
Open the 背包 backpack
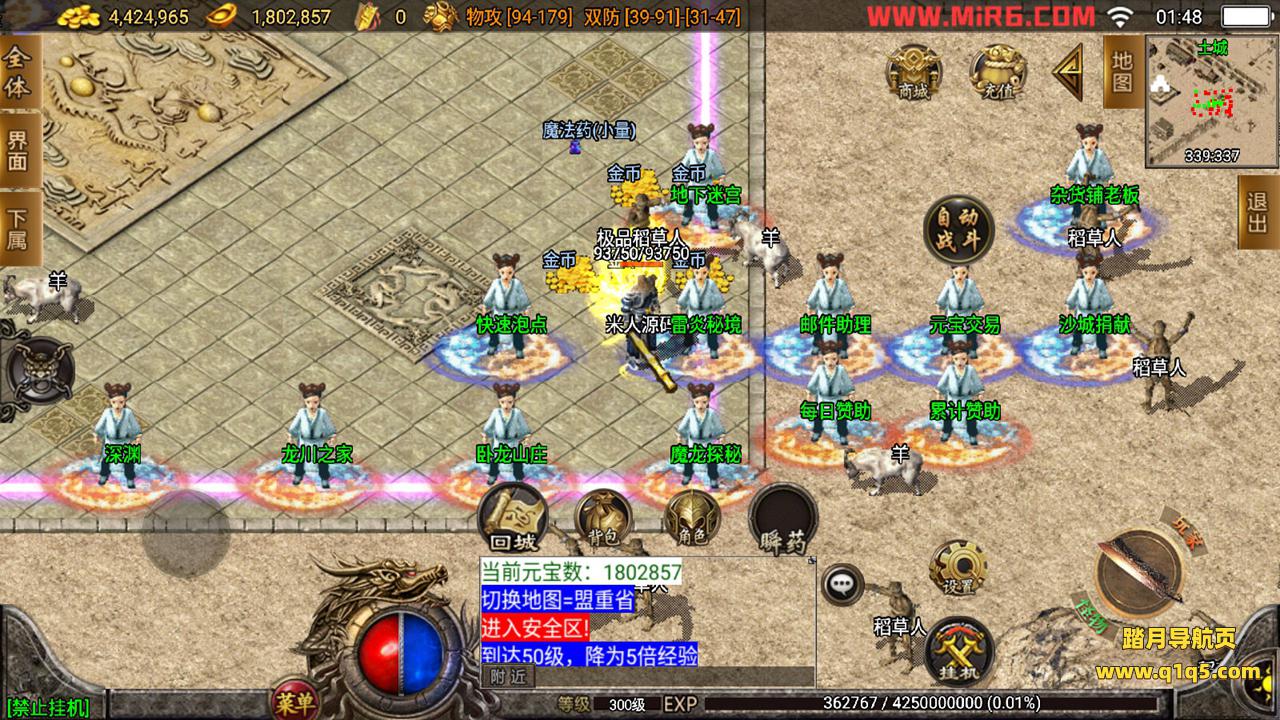(602, 519)
